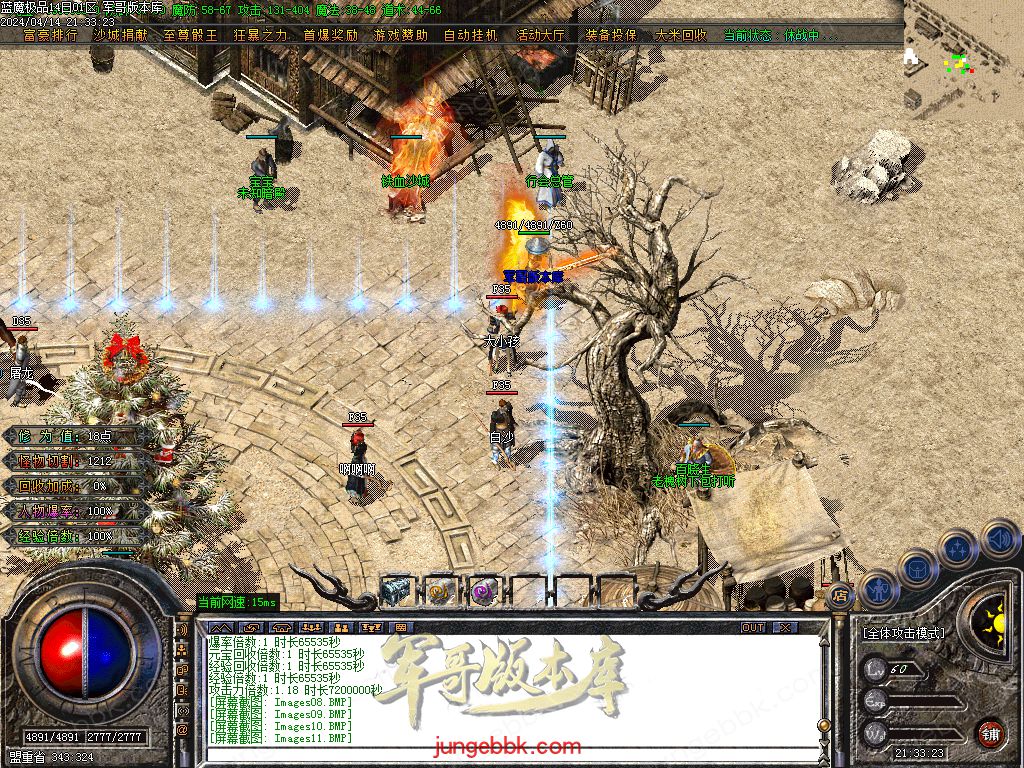Viewport: 1024px width, 768px height.
Task: Click the red 铺 stall button
Action: coord(990,733)
